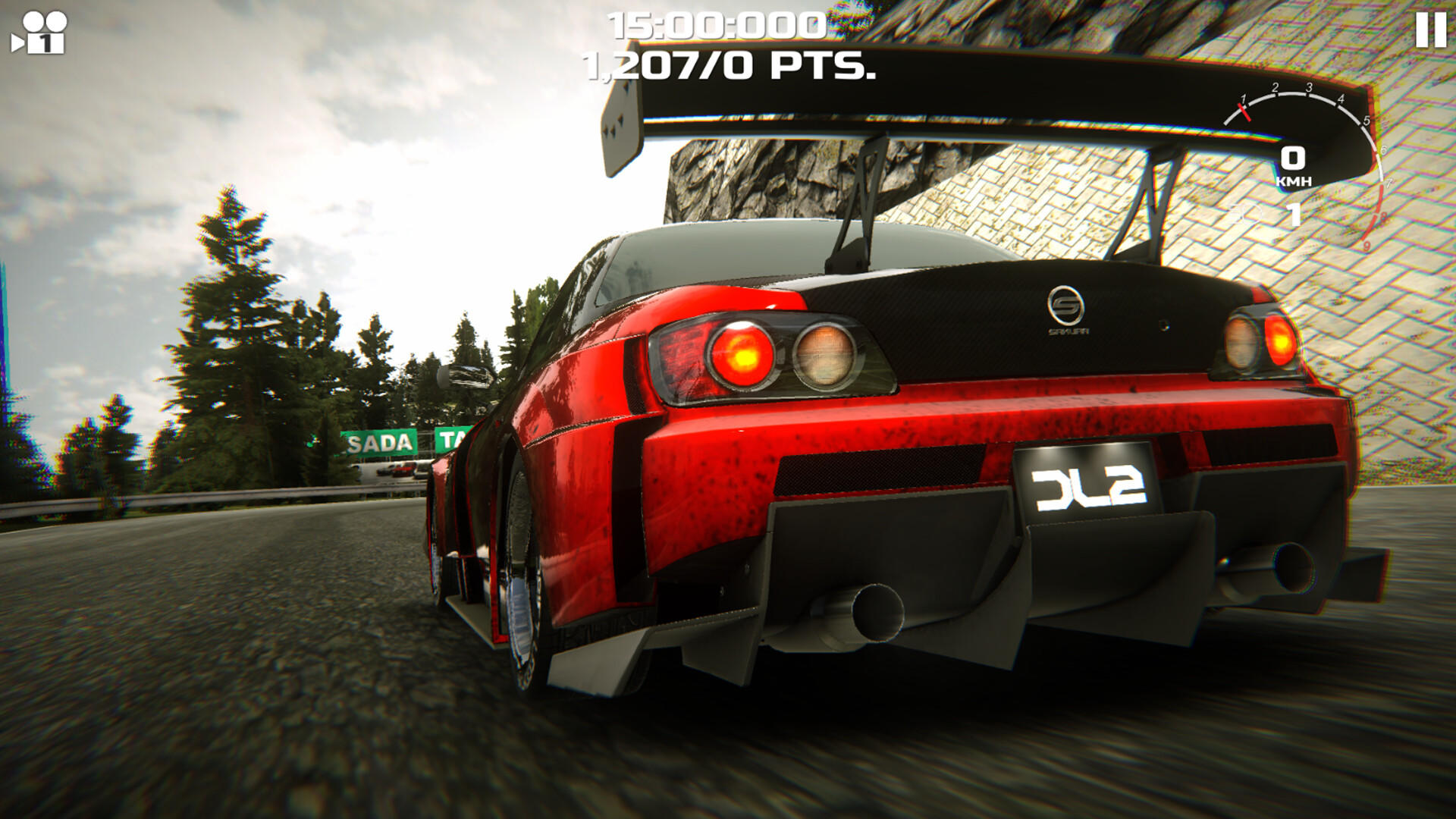1456x819 pixels.
Task: Click the SADA trackside banner
Action: 378,441
